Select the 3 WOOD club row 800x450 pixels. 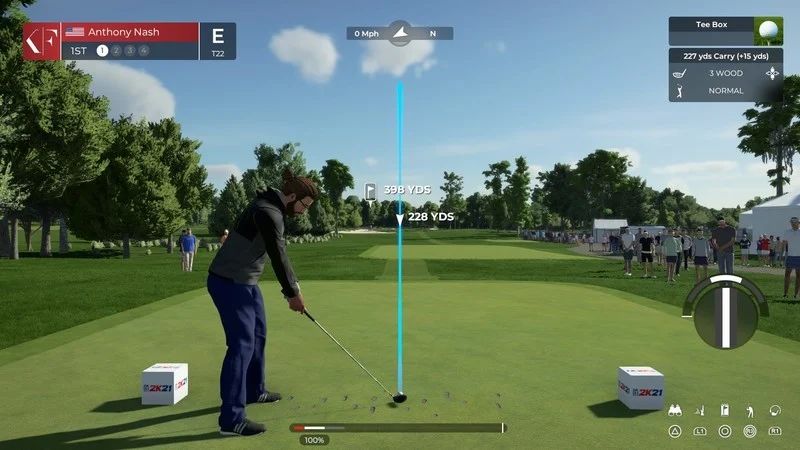(725, 73)
